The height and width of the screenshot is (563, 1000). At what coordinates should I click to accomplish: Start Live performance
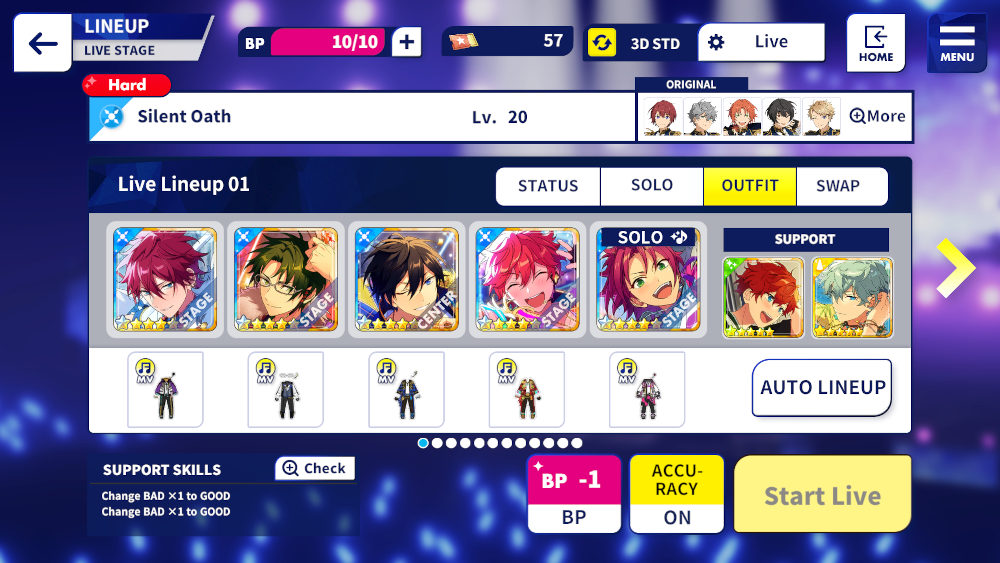(822, 495)
